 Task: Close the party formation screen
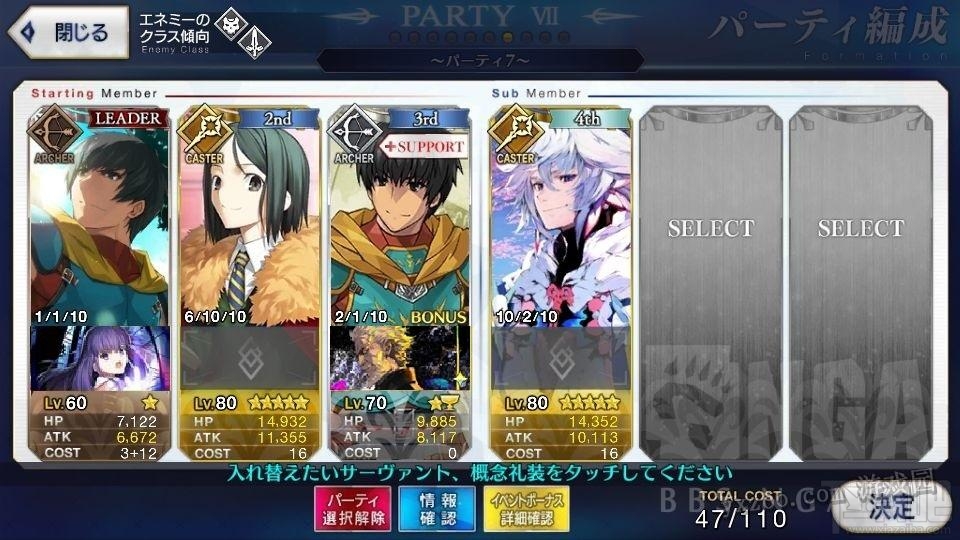point(69,31)
